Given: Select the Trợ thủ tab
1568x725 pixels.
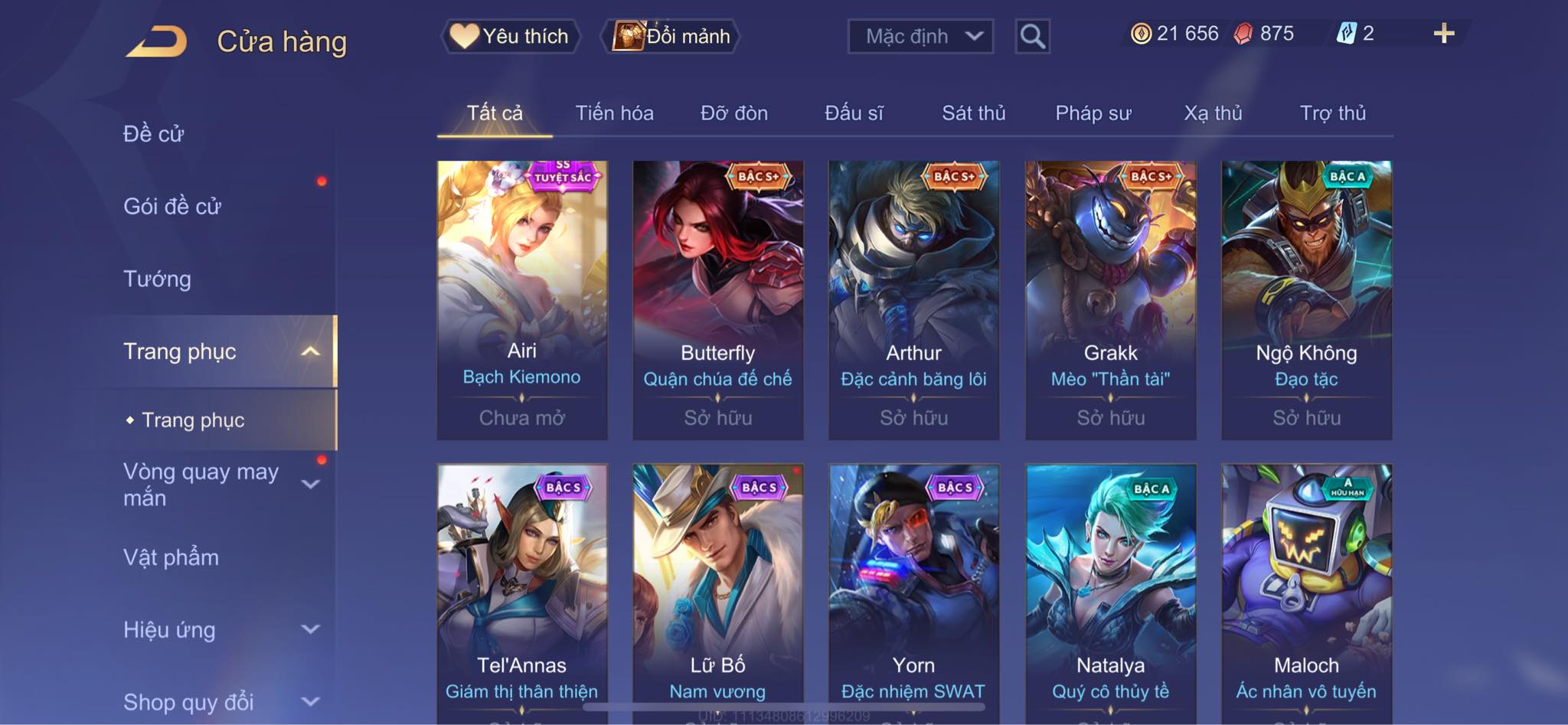Looking at the screenshot, I should coord(1332,113).
